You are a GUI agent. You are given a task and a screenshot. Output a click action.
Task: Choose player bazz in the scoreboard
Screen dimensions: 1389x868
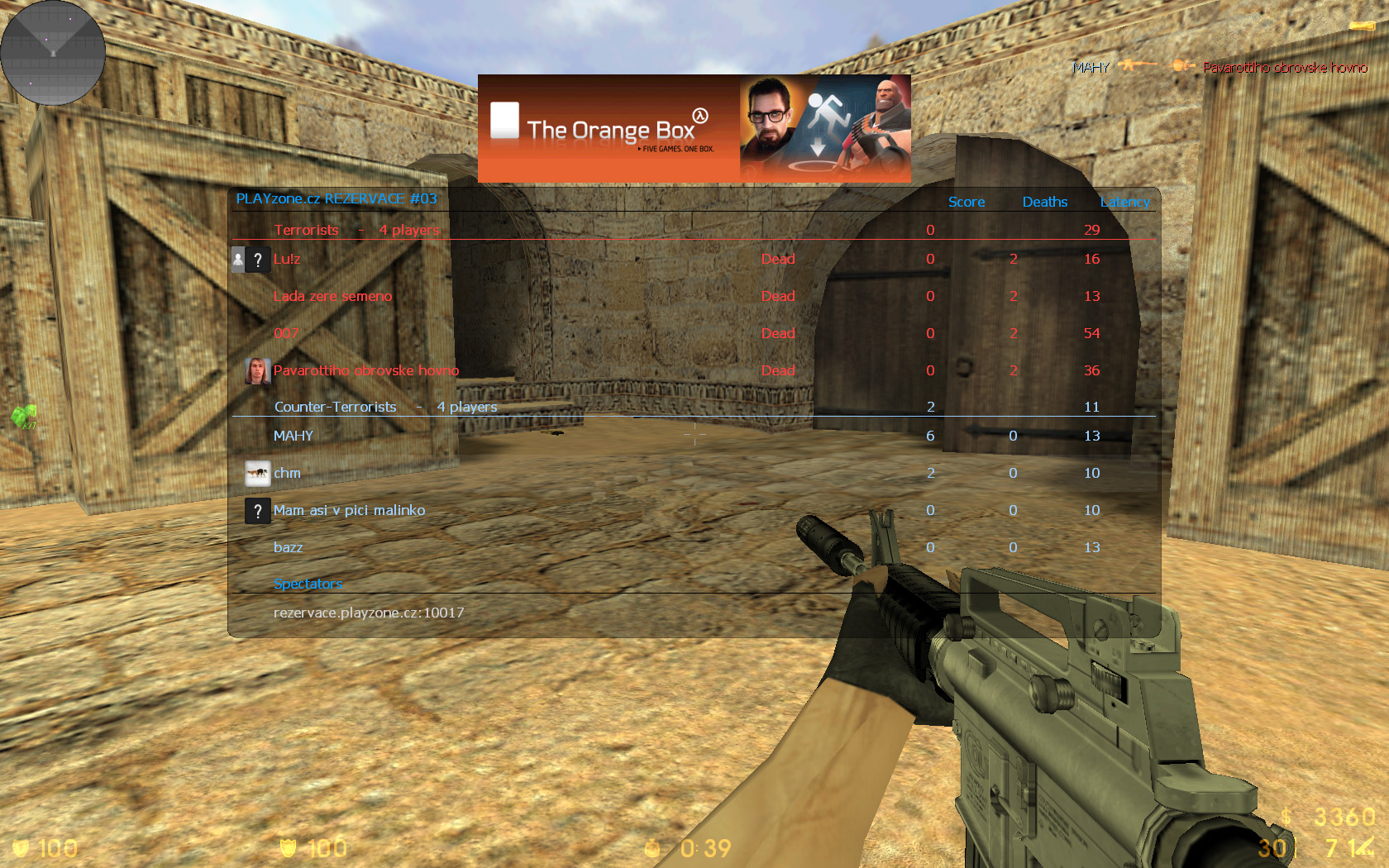click(x=288, y=547)
